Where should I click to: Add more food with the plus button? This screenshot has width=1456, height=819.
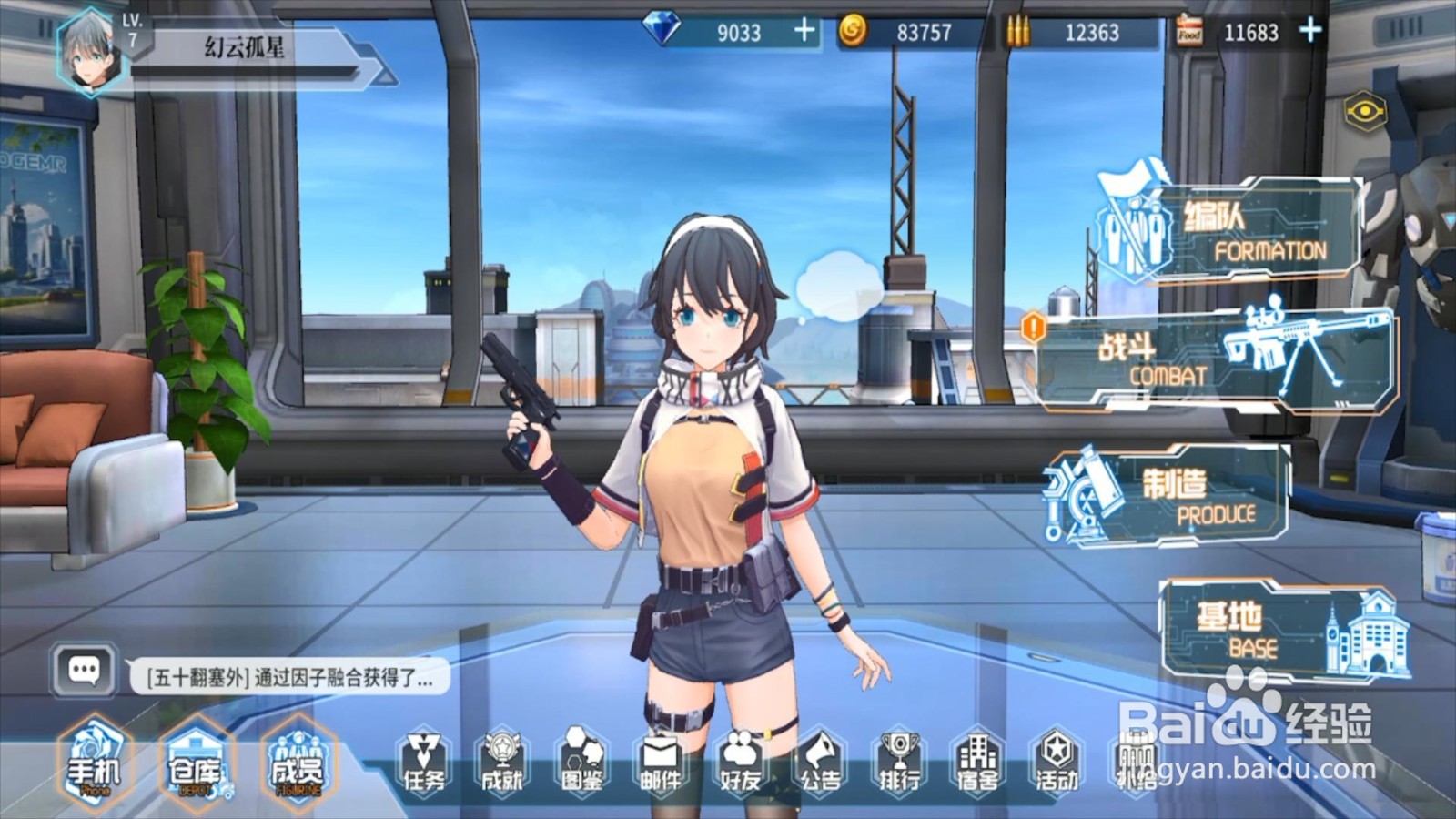1310,31
